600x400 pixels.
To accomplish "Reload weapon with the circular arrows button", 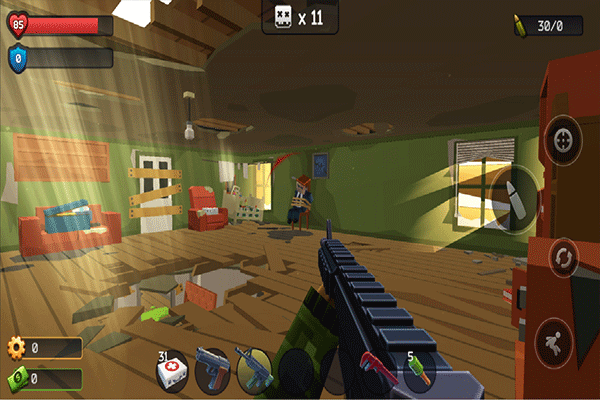I will point(564,258).
